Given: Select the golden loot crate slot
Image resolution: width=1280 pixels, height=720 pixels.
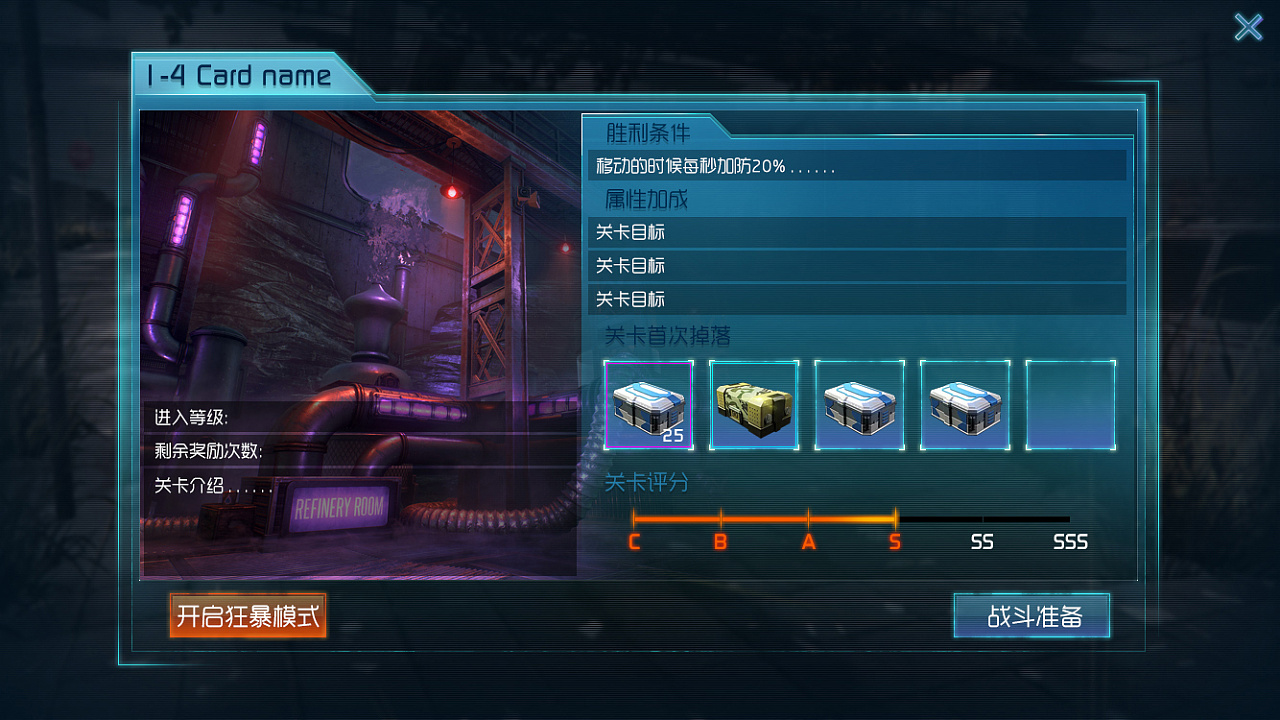Looking at the screenshot, I should click(754, 405).
